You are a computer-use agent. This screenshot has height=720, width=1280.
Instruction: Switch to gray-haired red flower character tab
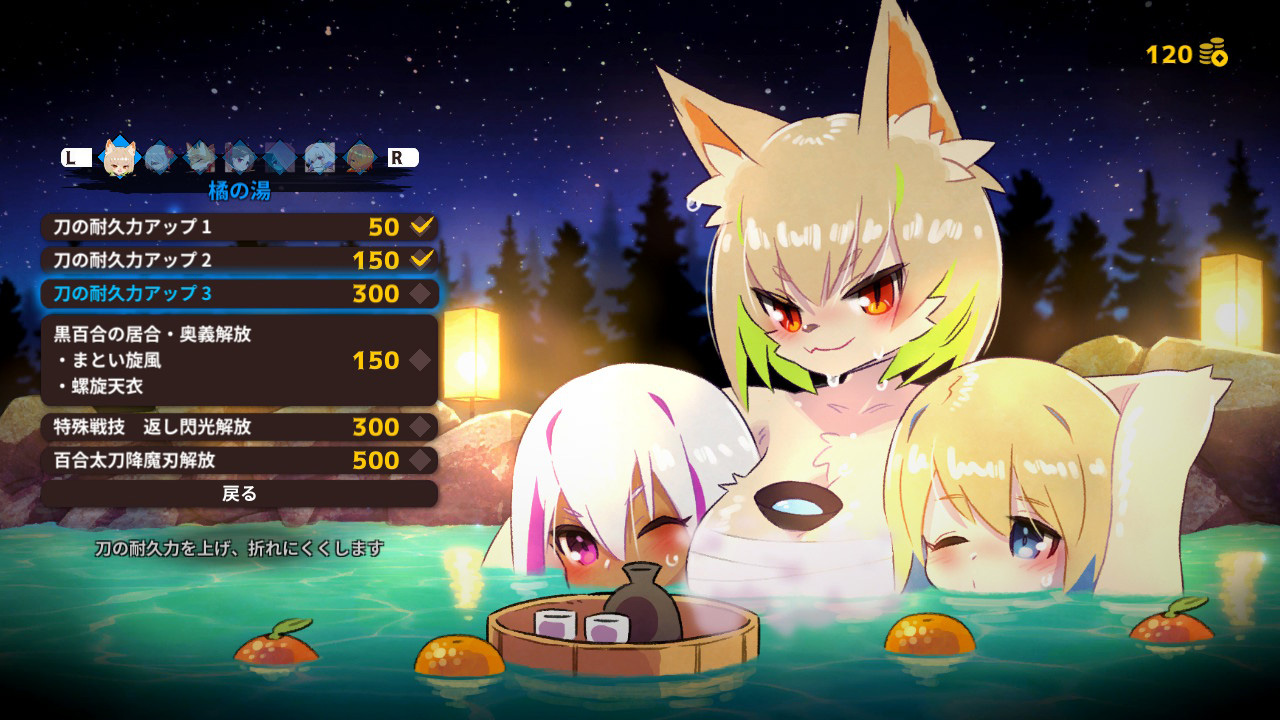tap(160, 157)
